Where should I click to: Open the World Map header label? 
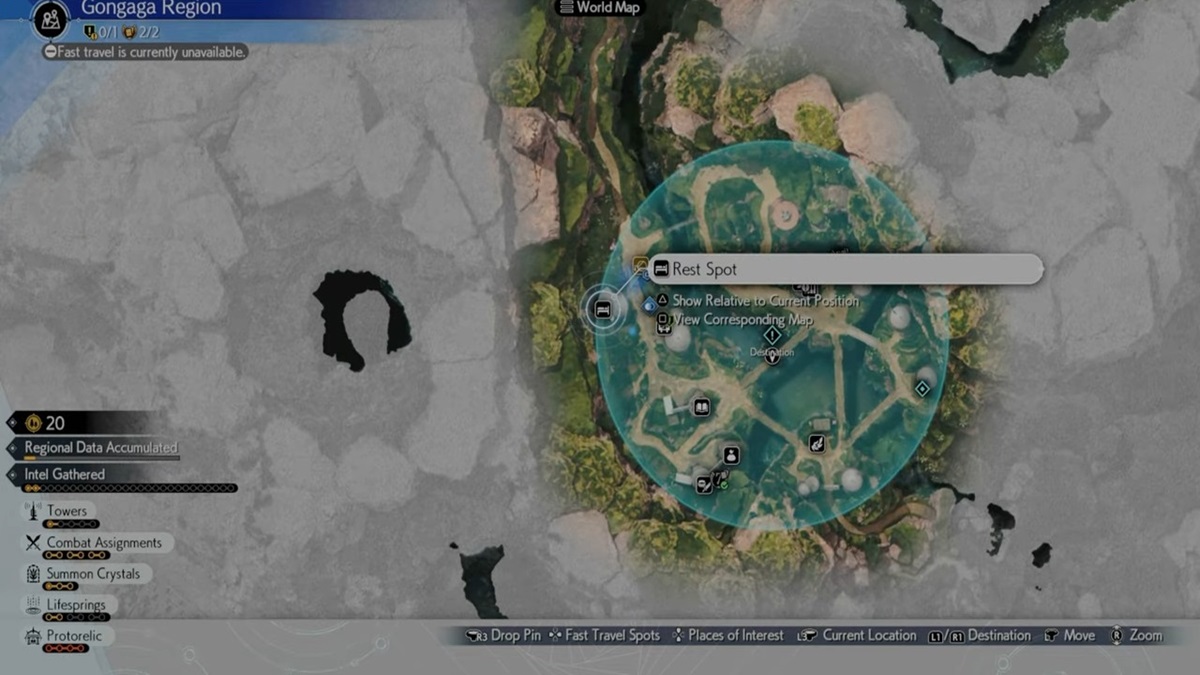point(600,8)
